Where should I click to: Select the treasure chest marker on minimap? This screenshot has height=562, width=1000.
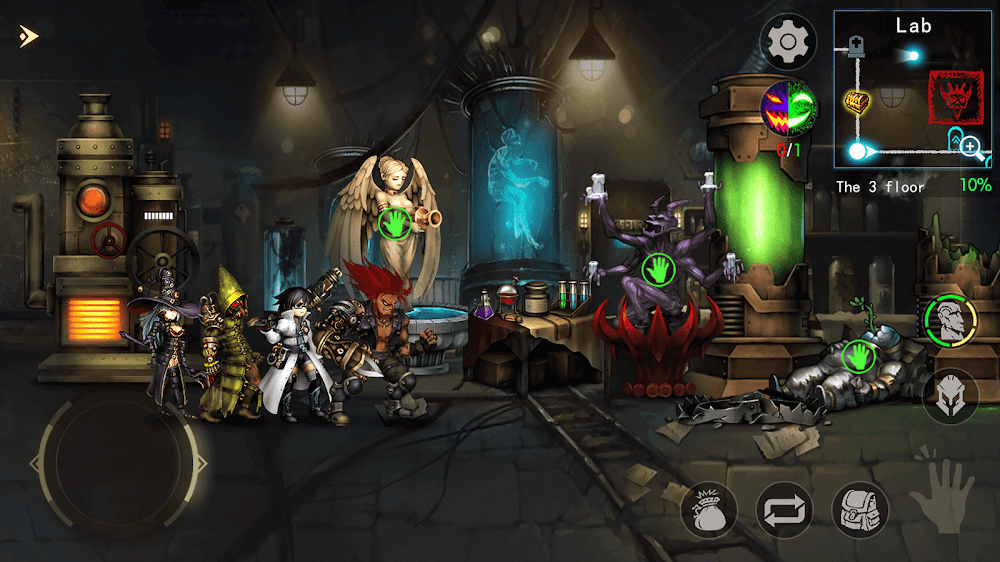[856, 100]
